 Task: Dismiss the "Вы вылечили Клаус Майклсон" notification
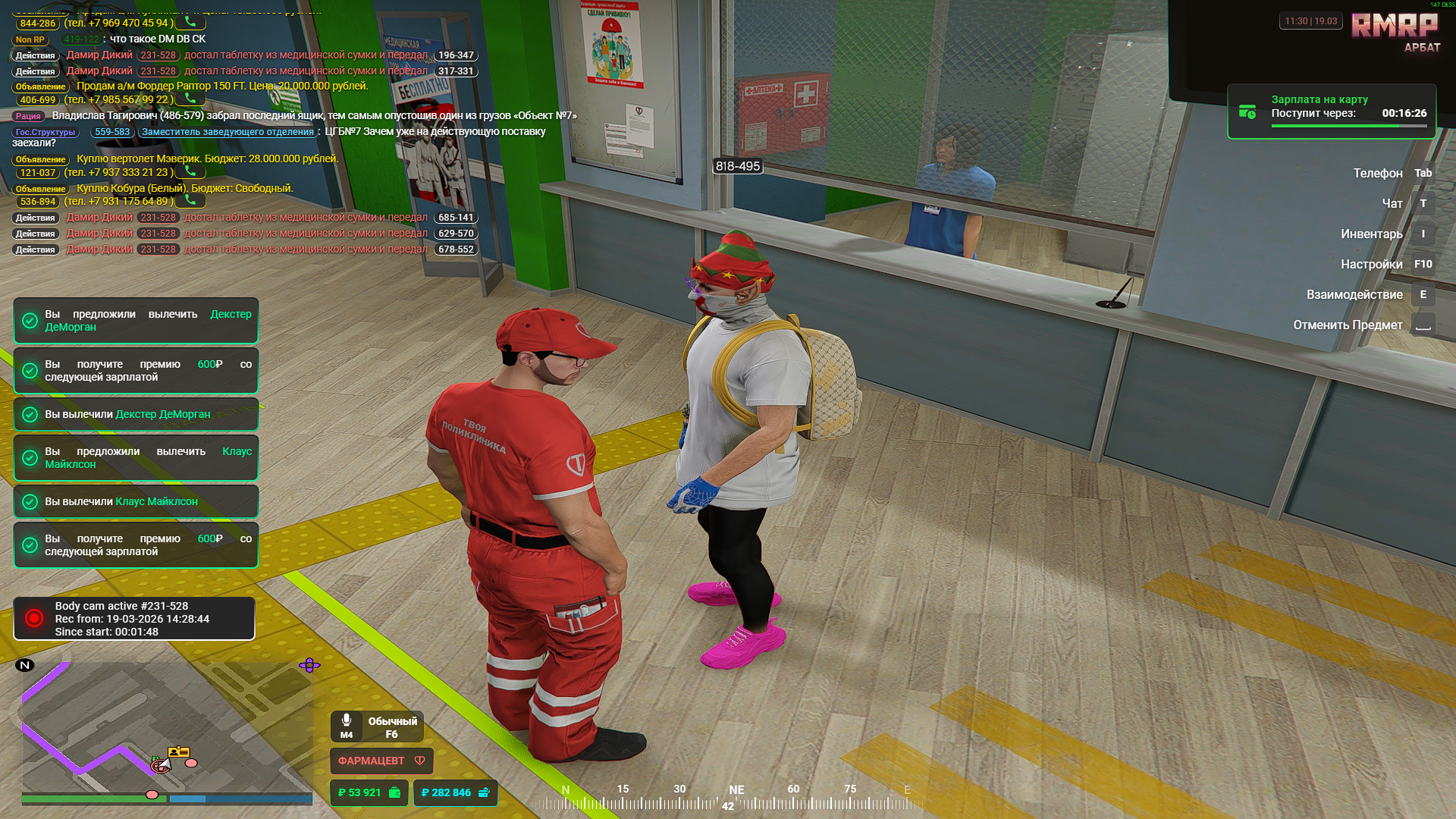click(136, 501)
